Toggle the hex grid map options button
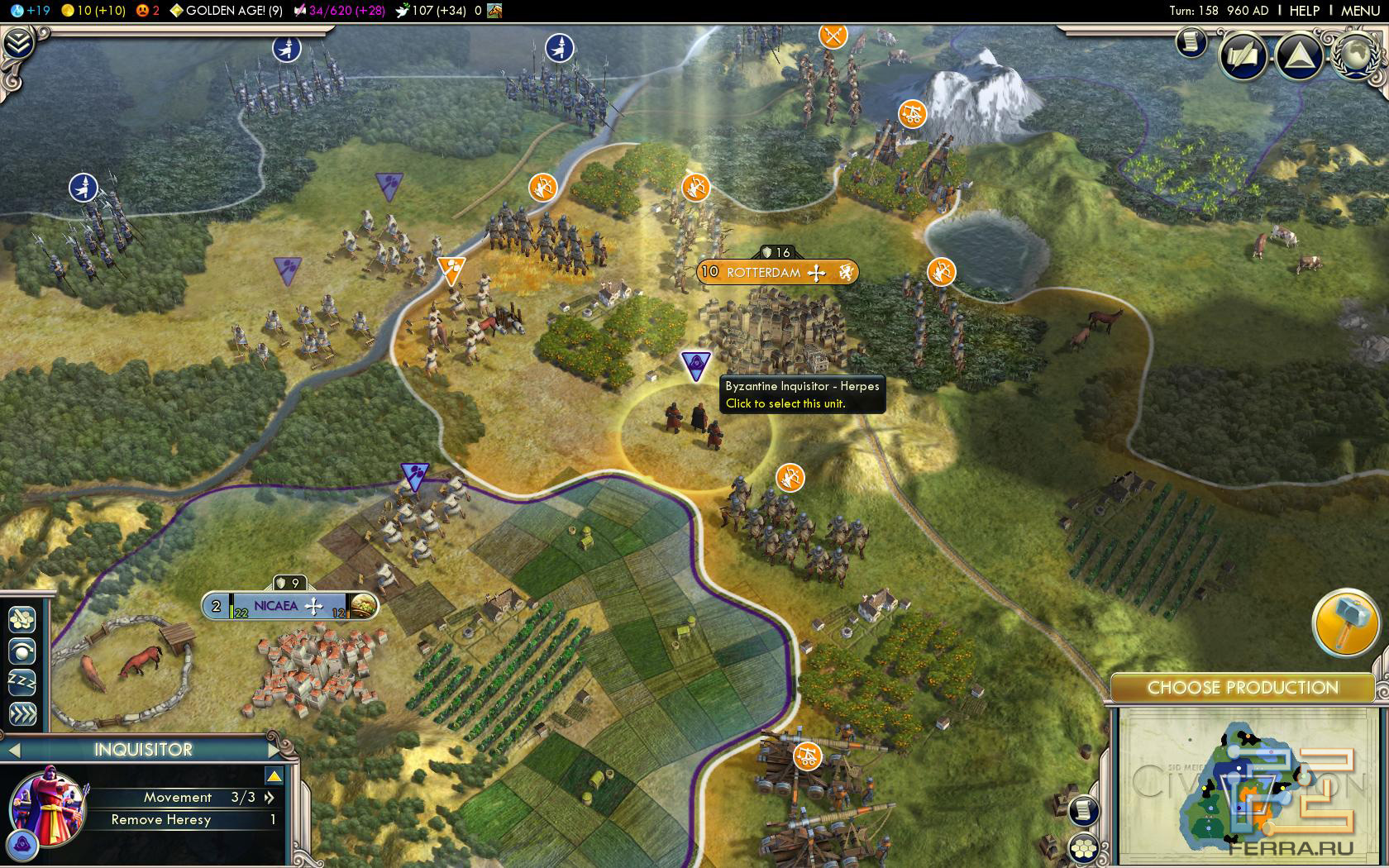 coord(1084,848)
